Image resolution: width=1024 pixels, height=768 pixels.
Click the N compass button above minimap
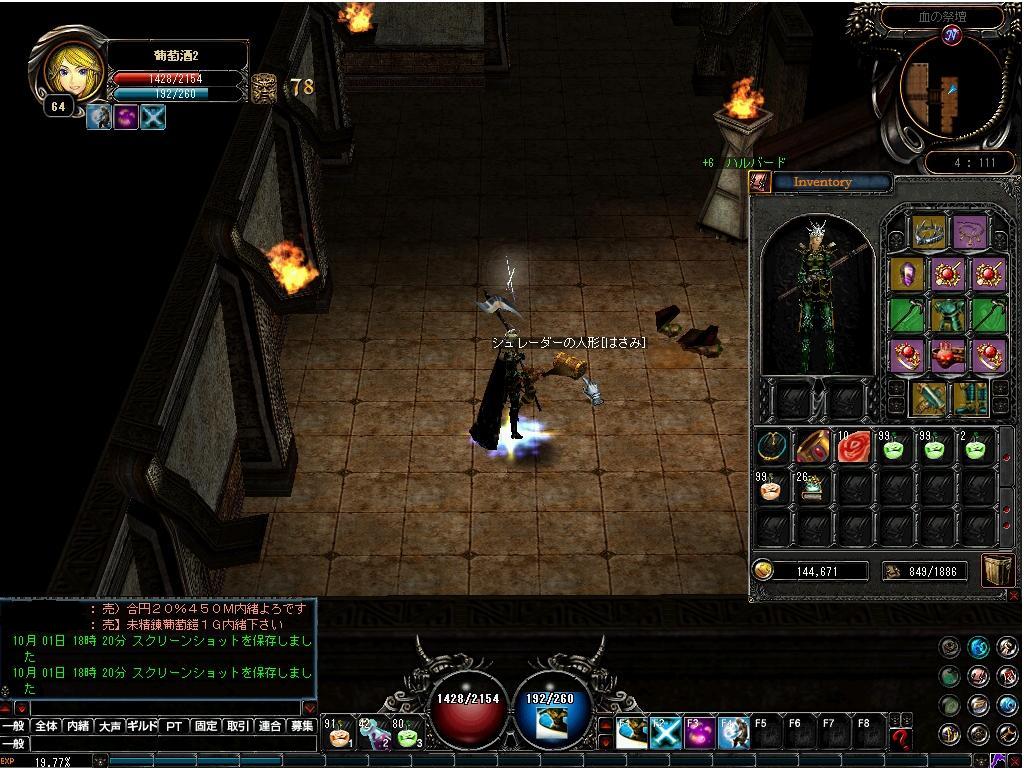[951, 36]
